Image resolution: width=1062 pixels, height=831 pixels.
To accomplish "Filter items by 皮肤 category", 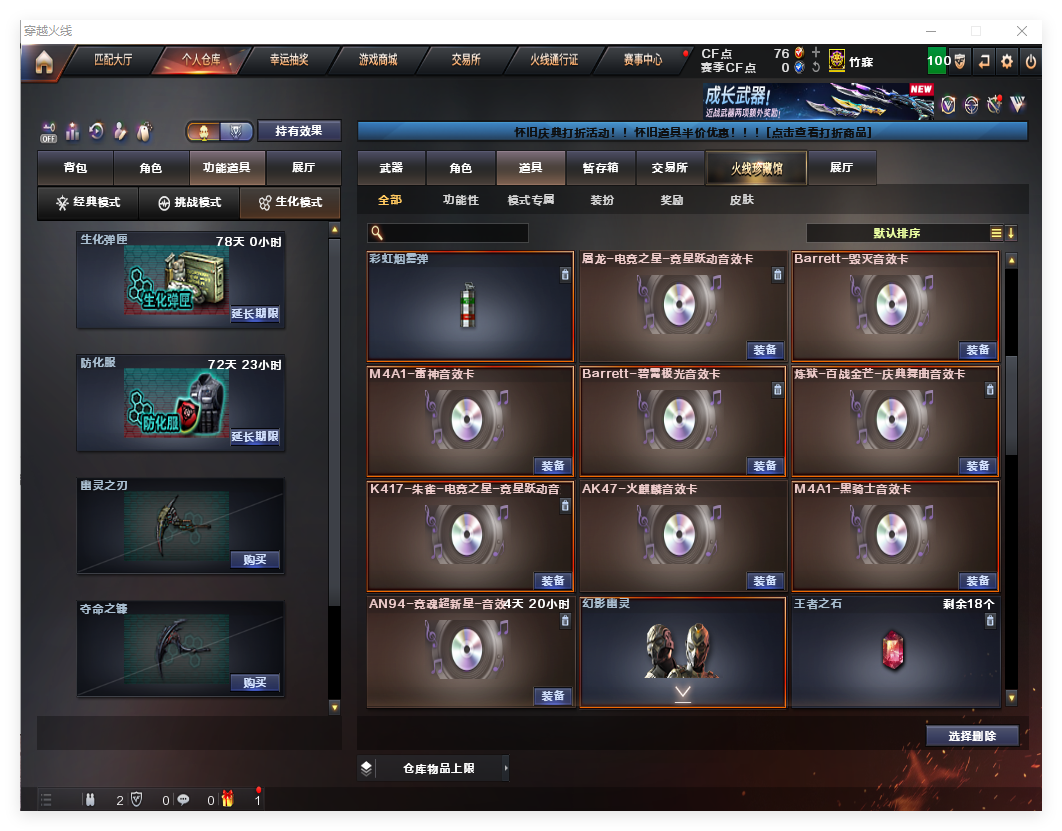I will click(742, 200).
